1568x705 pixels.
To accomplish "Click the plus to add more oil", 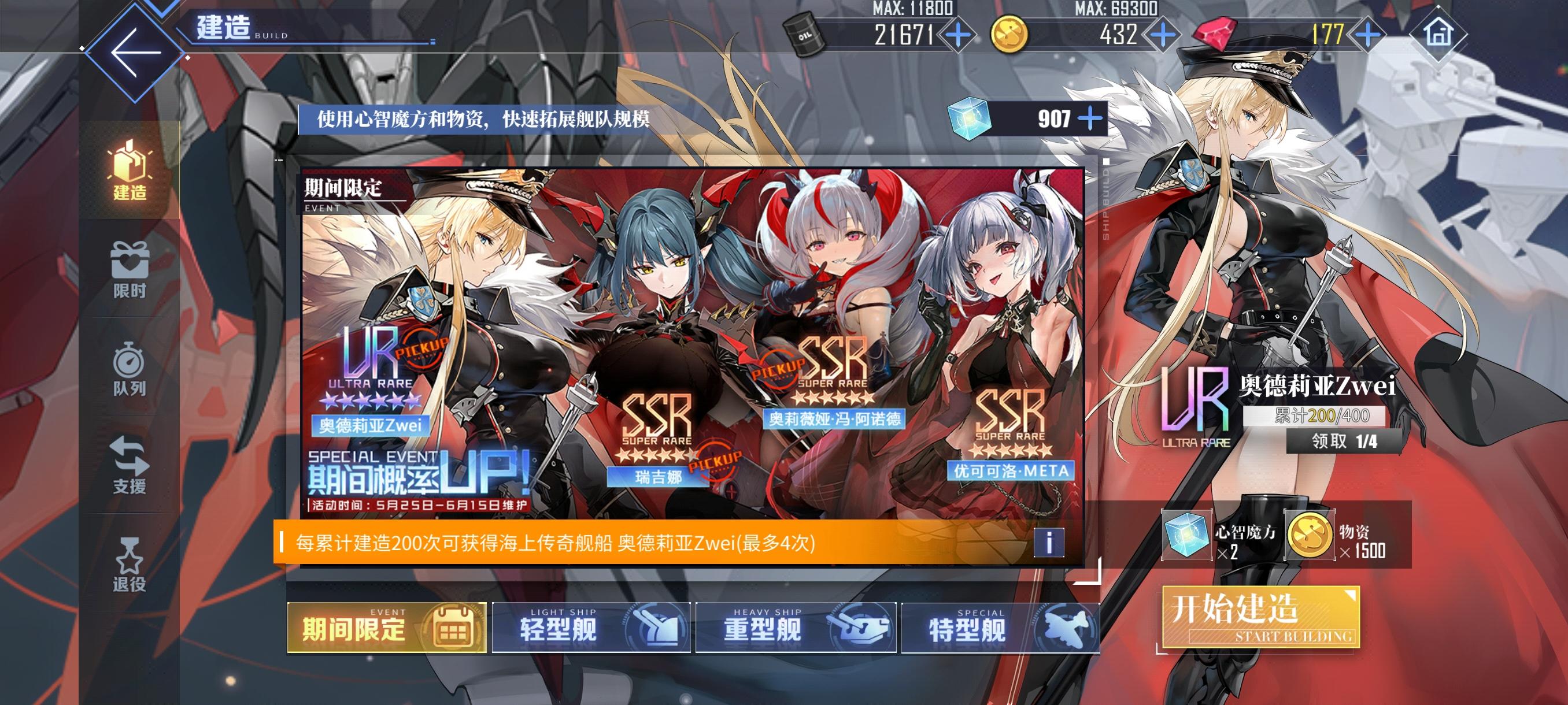I will pos(957,36).
